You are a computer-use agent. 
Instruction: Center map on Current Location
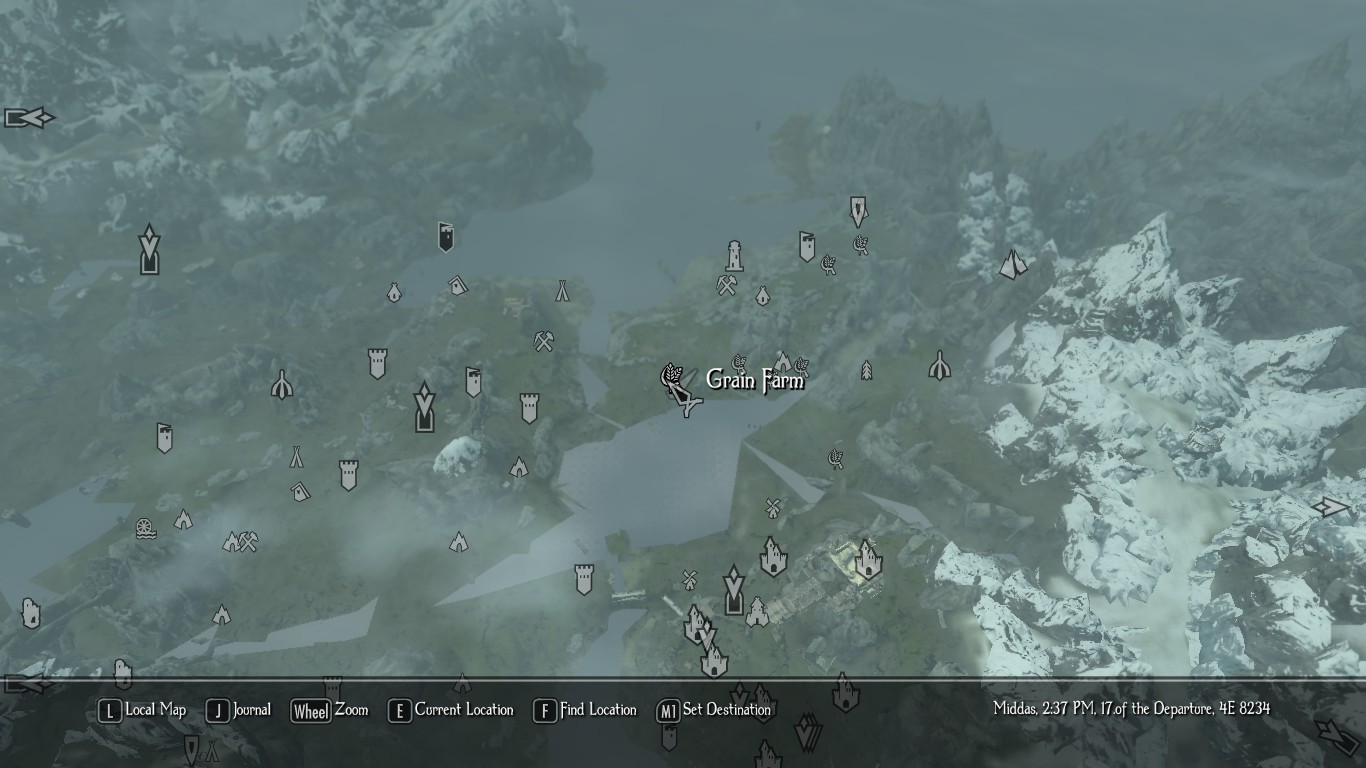(451, 711)
